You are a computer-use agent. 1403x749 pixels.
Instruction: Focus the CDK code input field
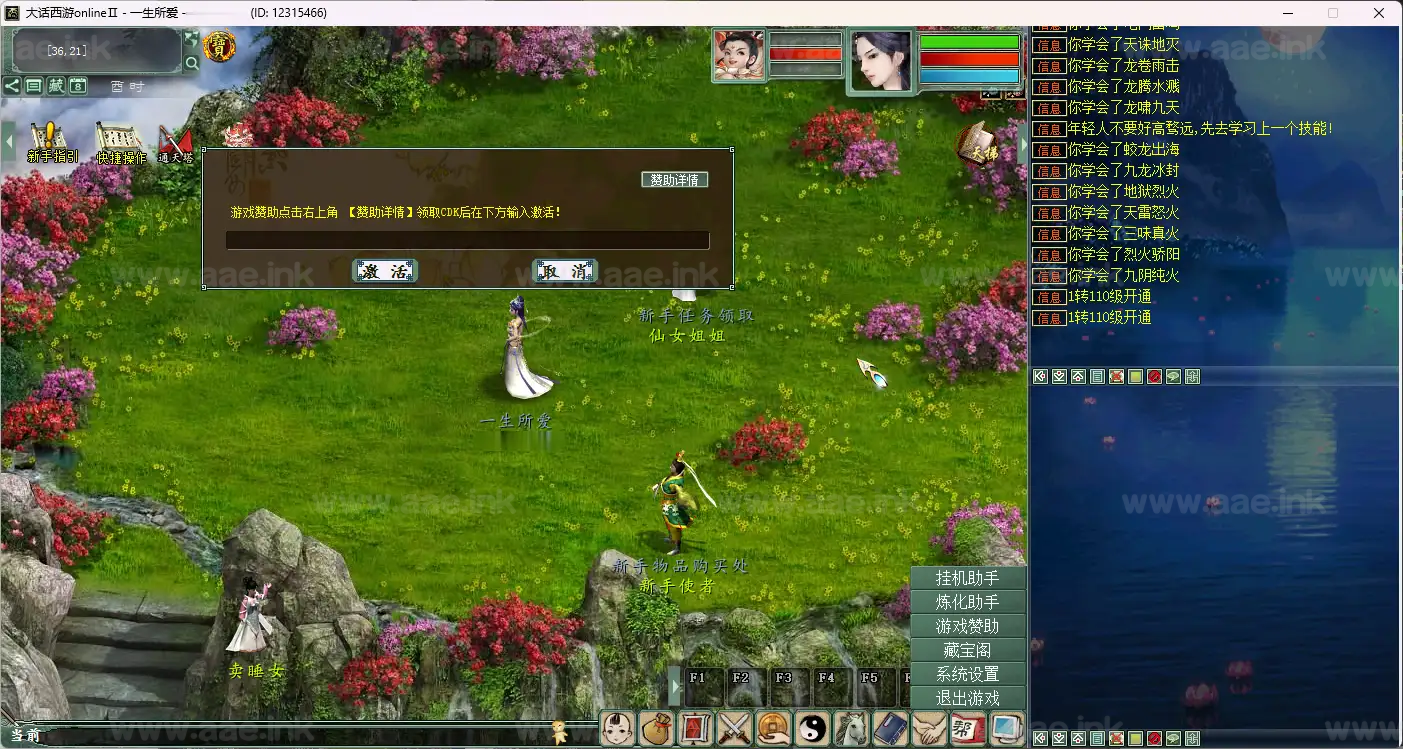pyautogui.click(x=467, y=240)
